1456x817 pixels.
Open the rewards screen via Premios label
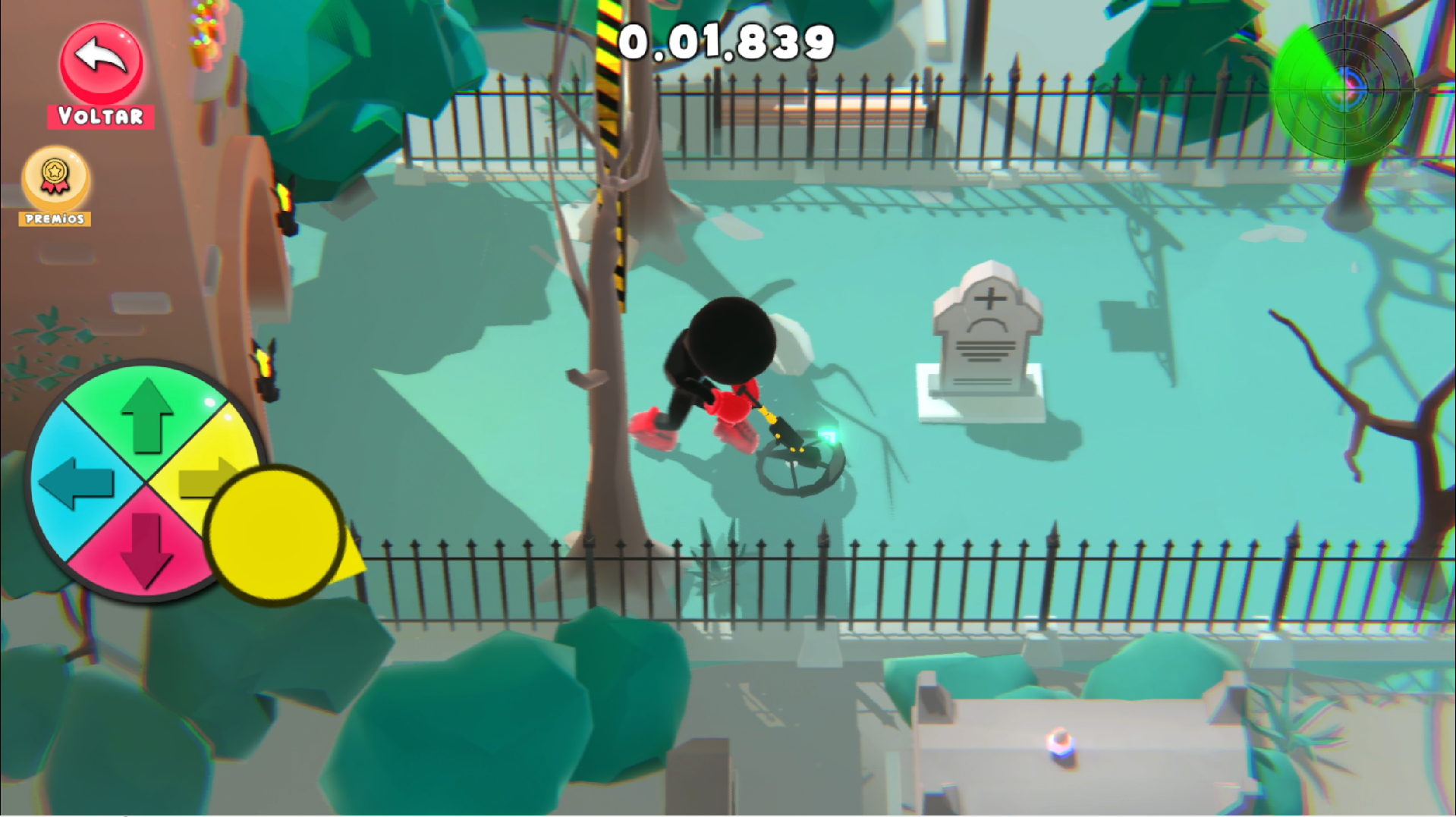54,220
